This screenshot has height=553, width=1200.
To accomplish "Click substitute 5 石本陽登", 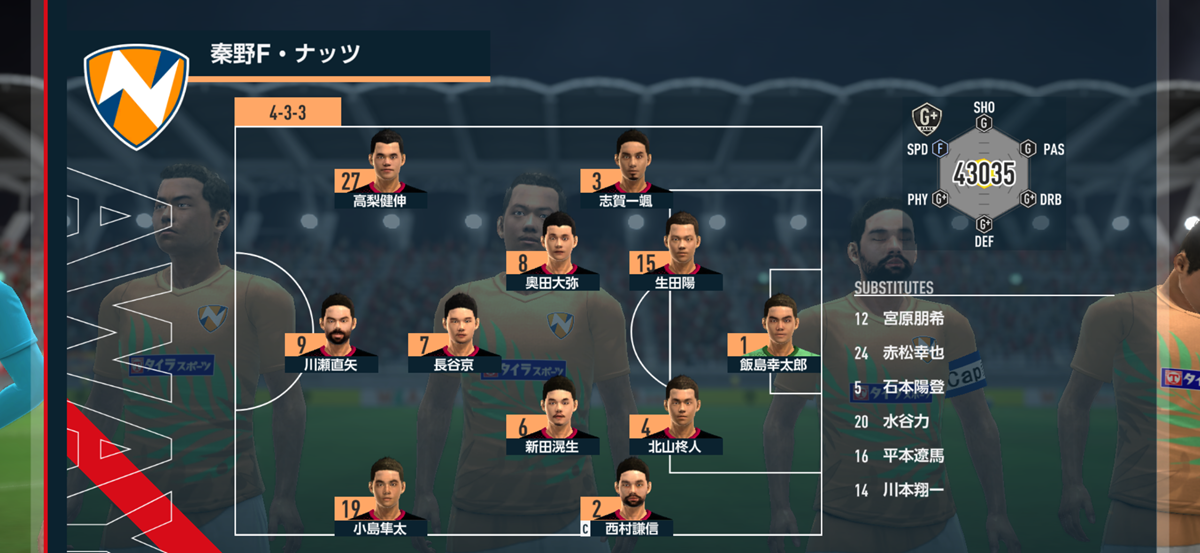I will click(x=900, y=387).
